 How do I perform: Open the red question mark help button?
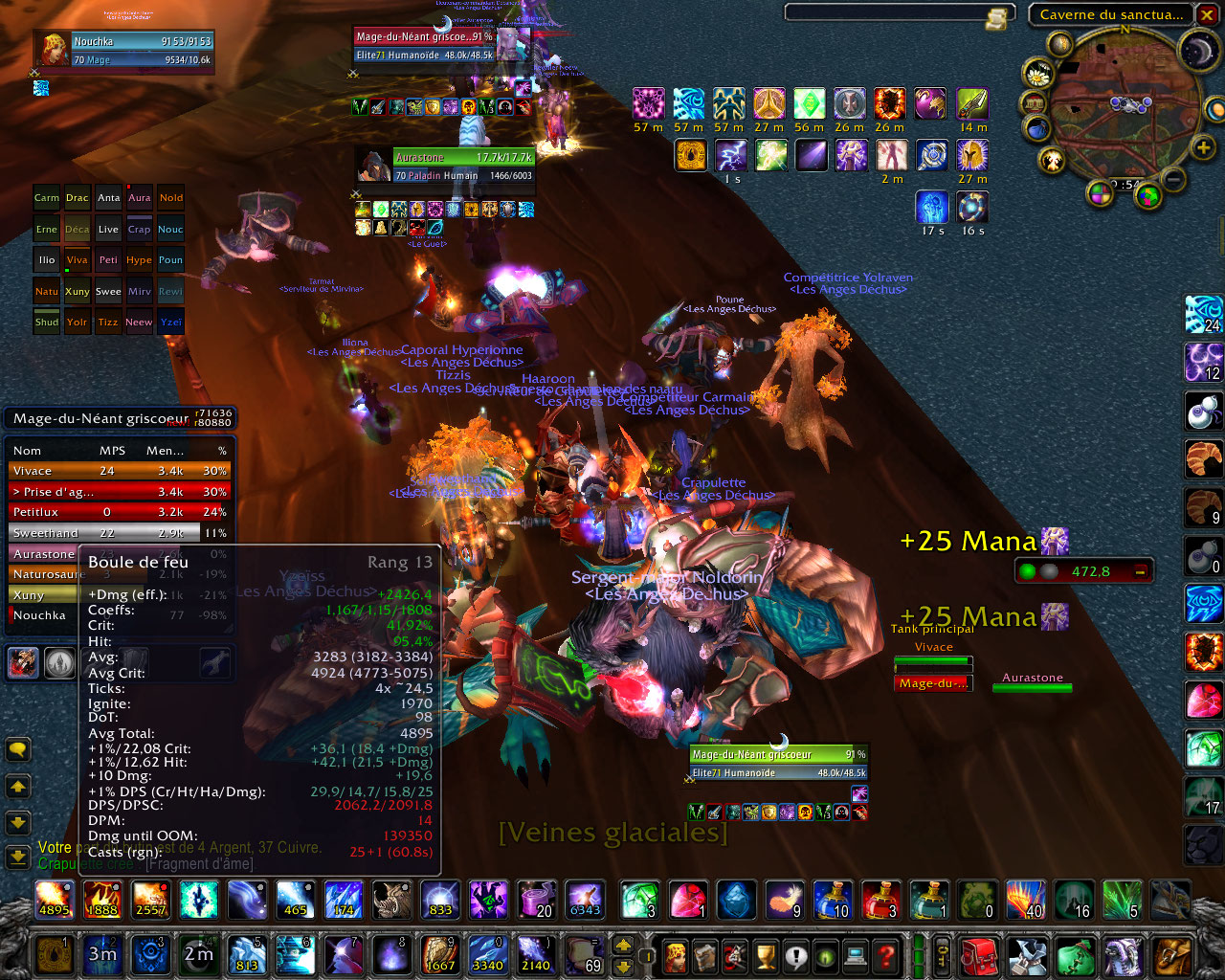tap(887, 955)
